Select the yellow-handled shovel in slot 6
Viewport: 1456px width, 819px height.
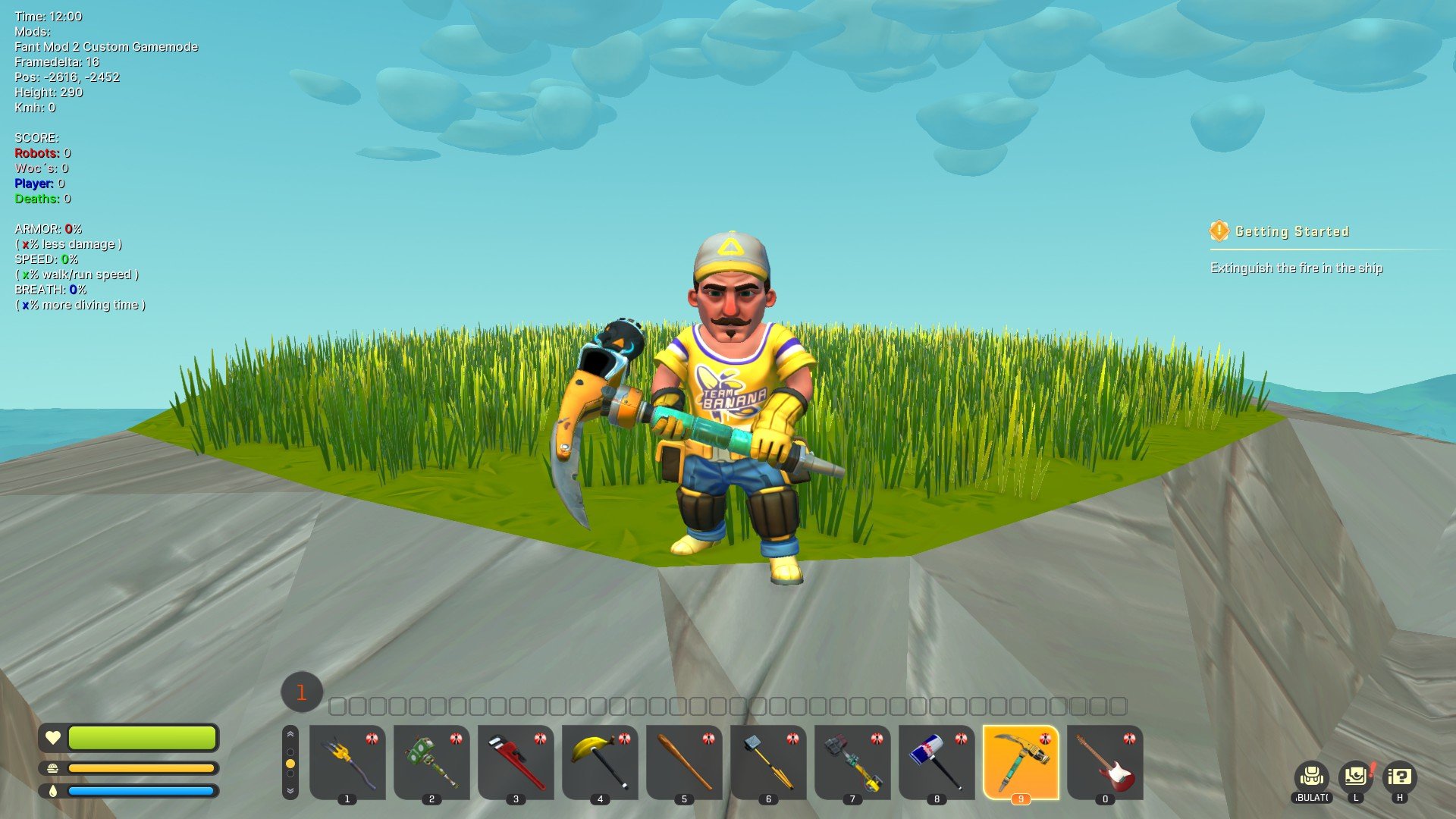768,761
